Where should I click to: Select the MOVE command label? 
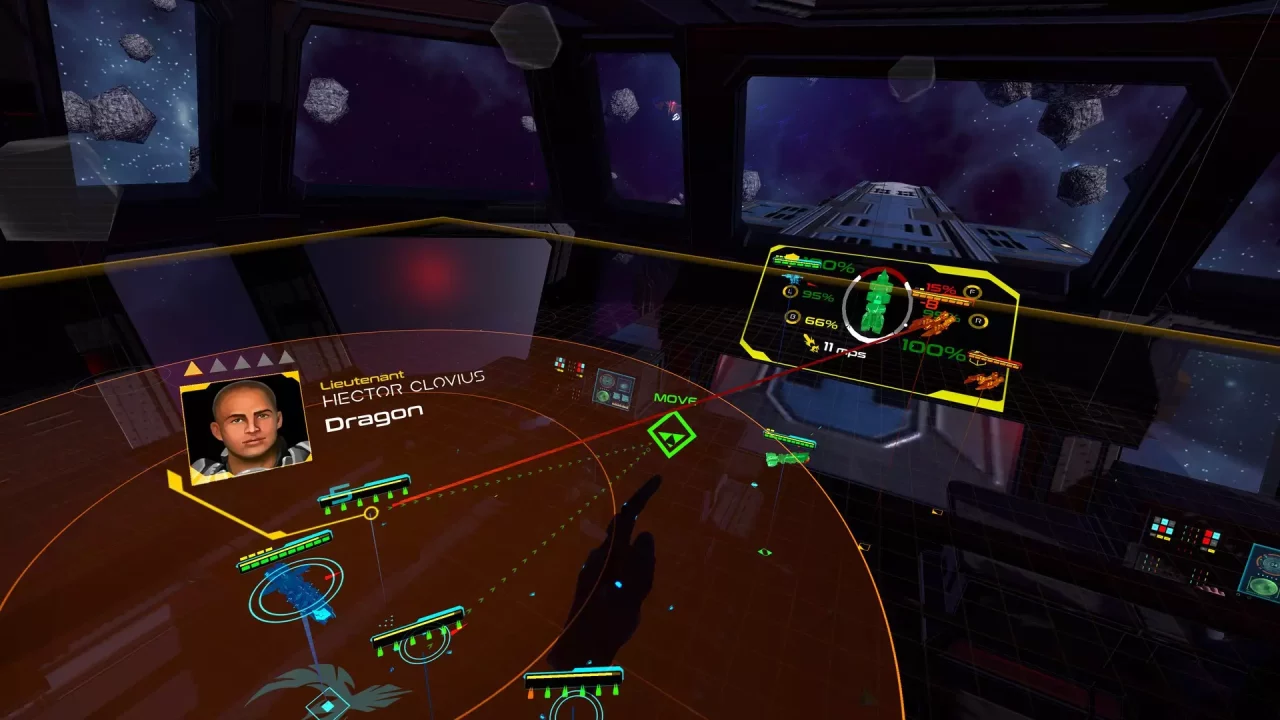(x=676, y=397)
